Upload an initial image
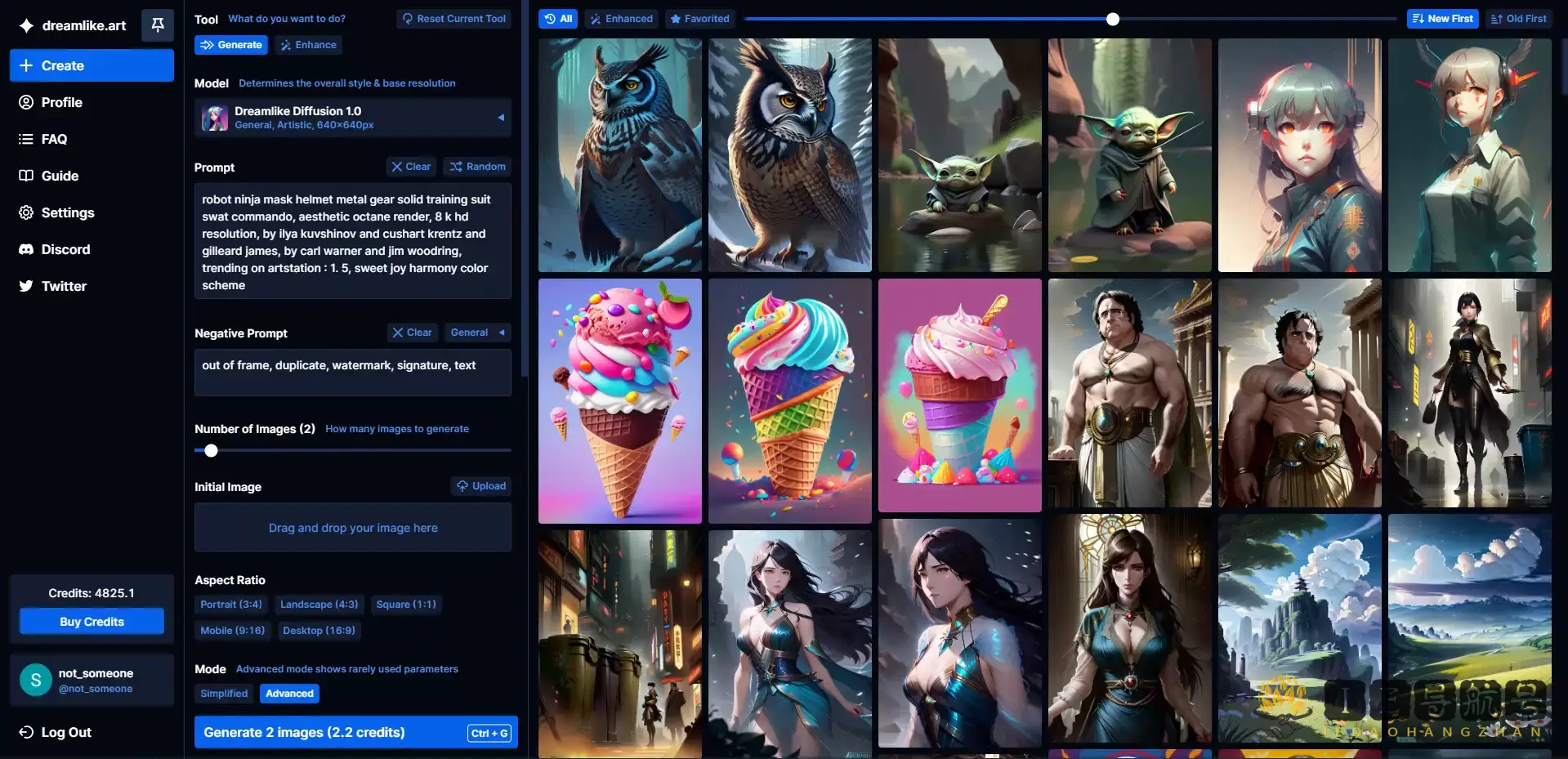 pyautogui.click(x=481, y=486)
